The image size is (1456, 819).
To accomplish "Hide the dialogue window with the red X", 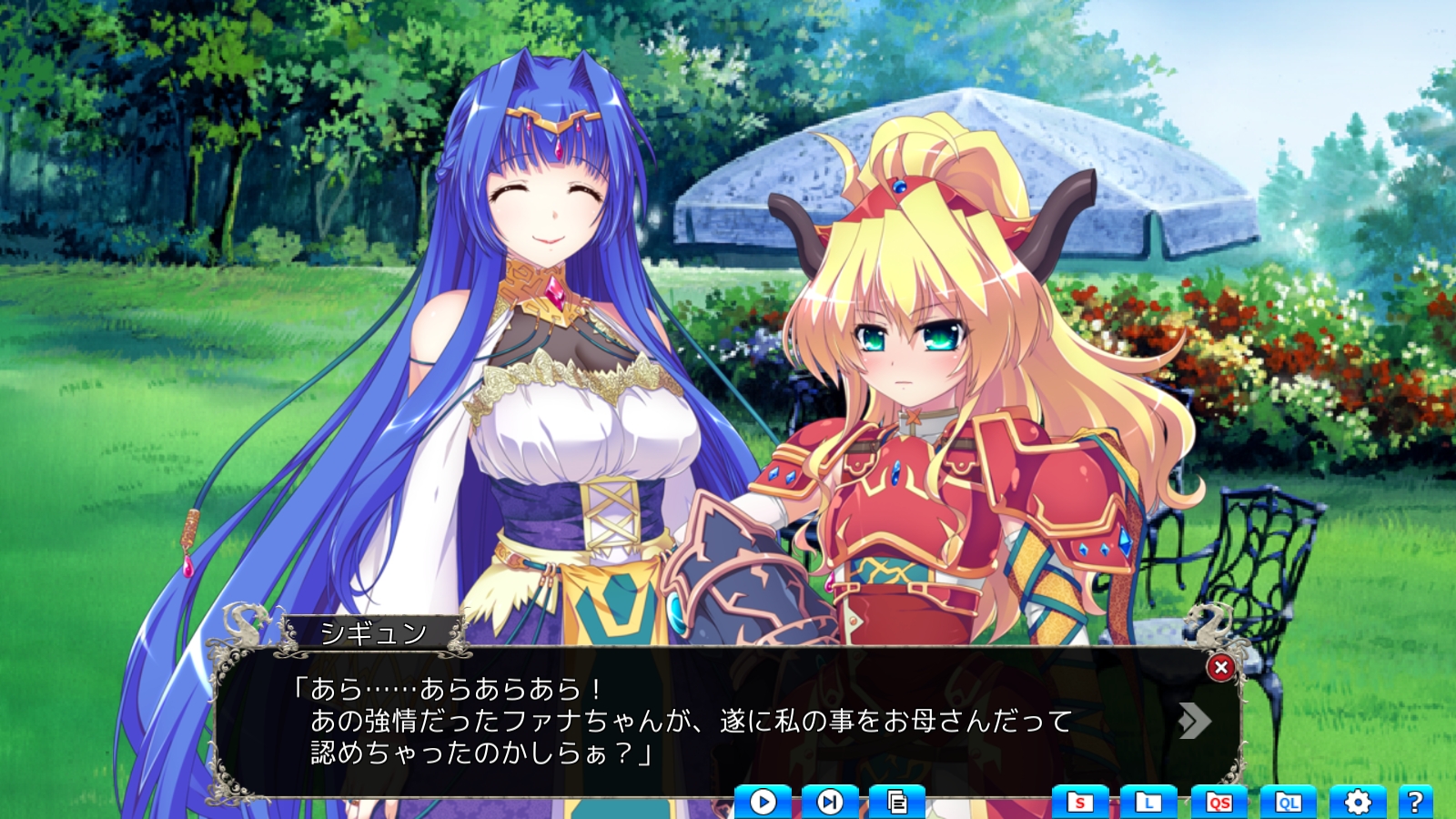I will [1220, 666].
